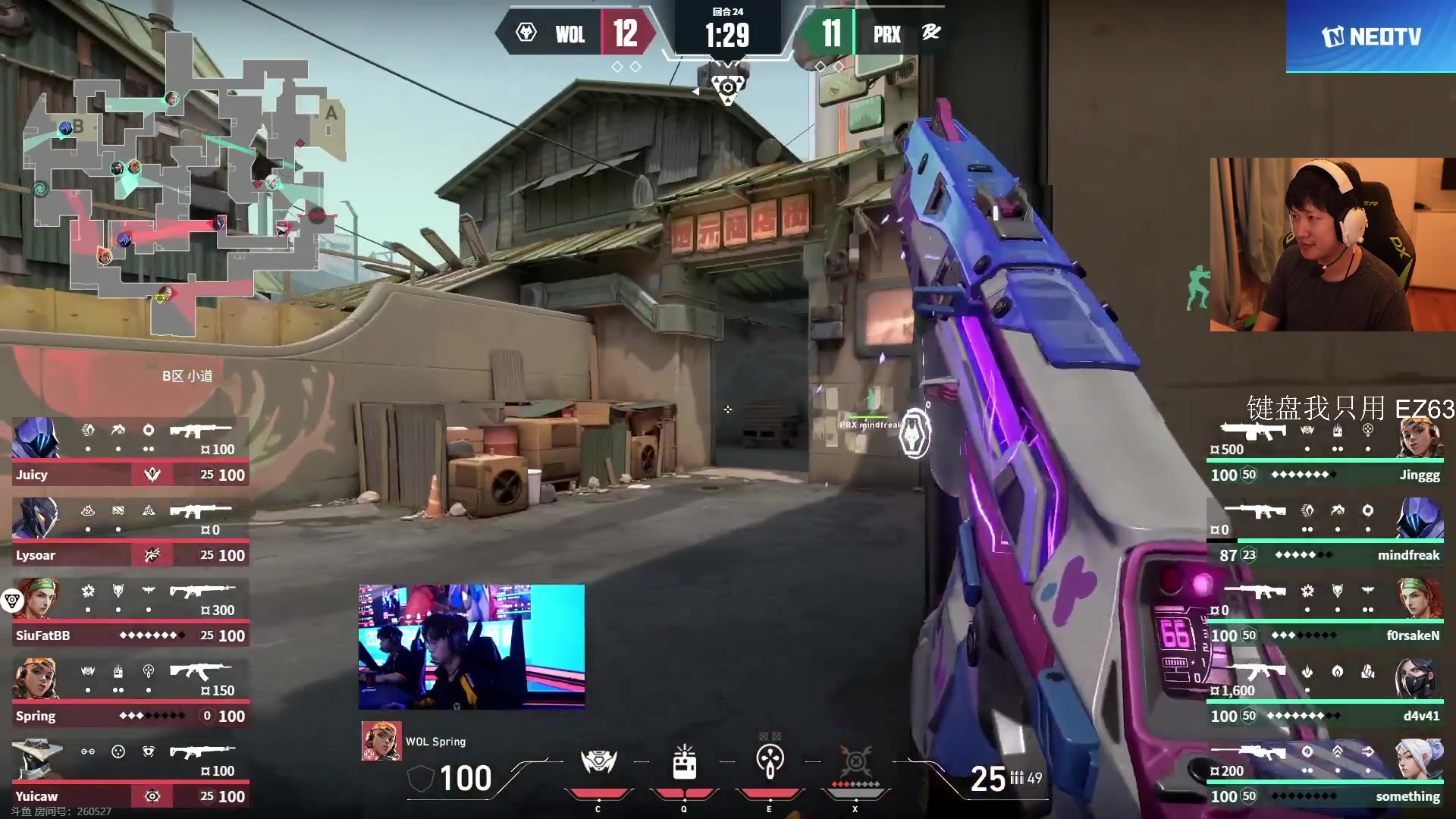Select Juicy's player row
The image size is (1456, 819).
pos(130,452)
